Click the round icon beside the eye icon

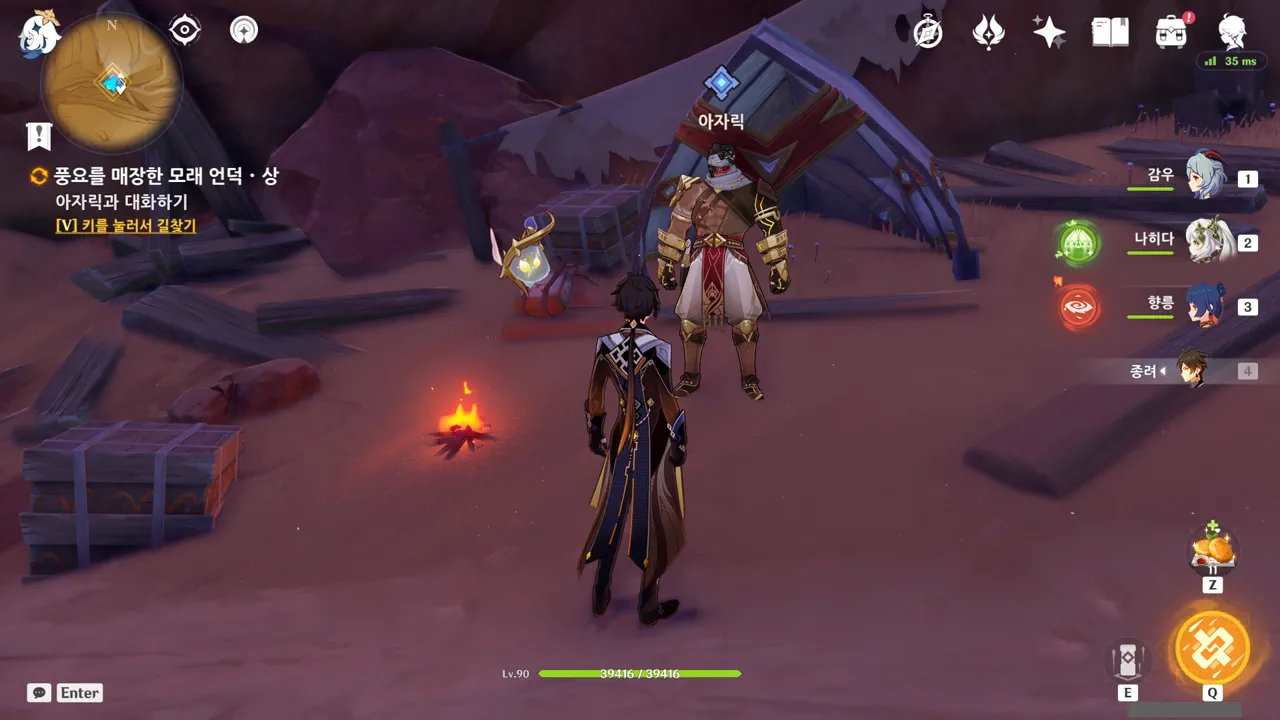243,30
